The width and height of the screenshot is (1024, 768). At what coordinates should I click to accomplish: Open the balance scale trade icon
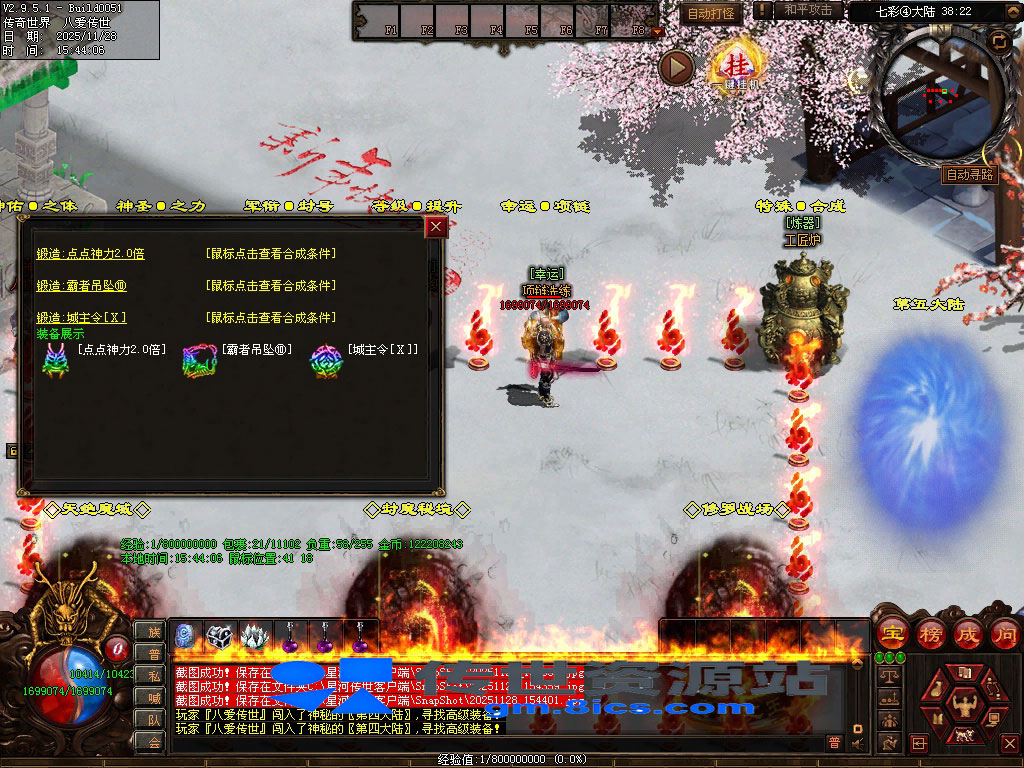[887, 675]
